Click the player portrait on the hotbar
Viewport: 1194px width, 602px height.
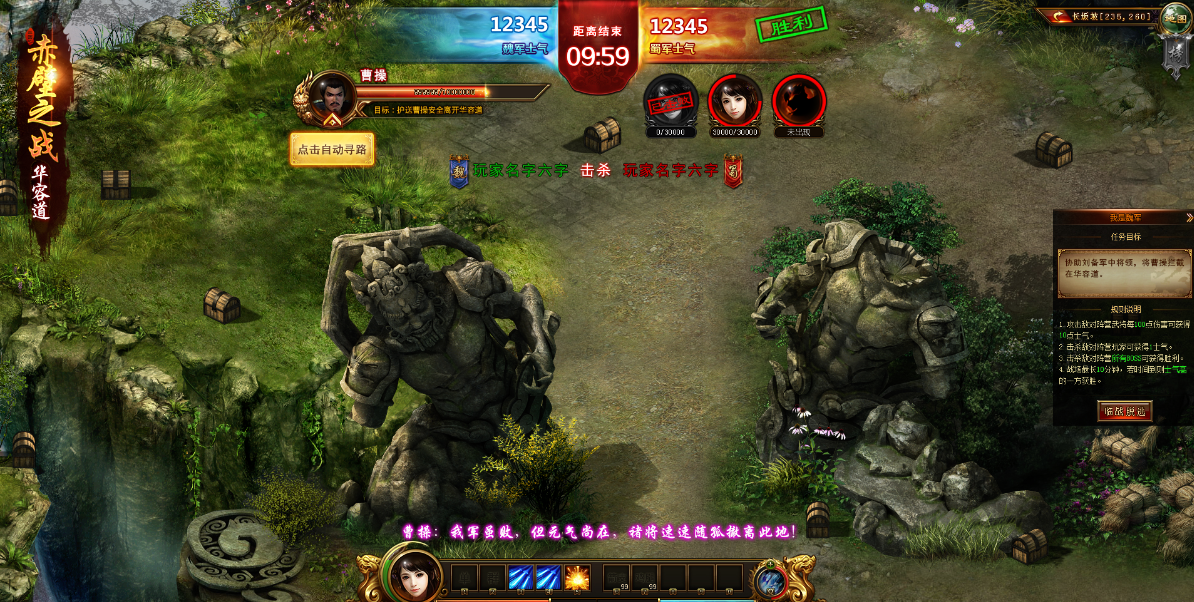pyautogui.click(x=410, y=577)
